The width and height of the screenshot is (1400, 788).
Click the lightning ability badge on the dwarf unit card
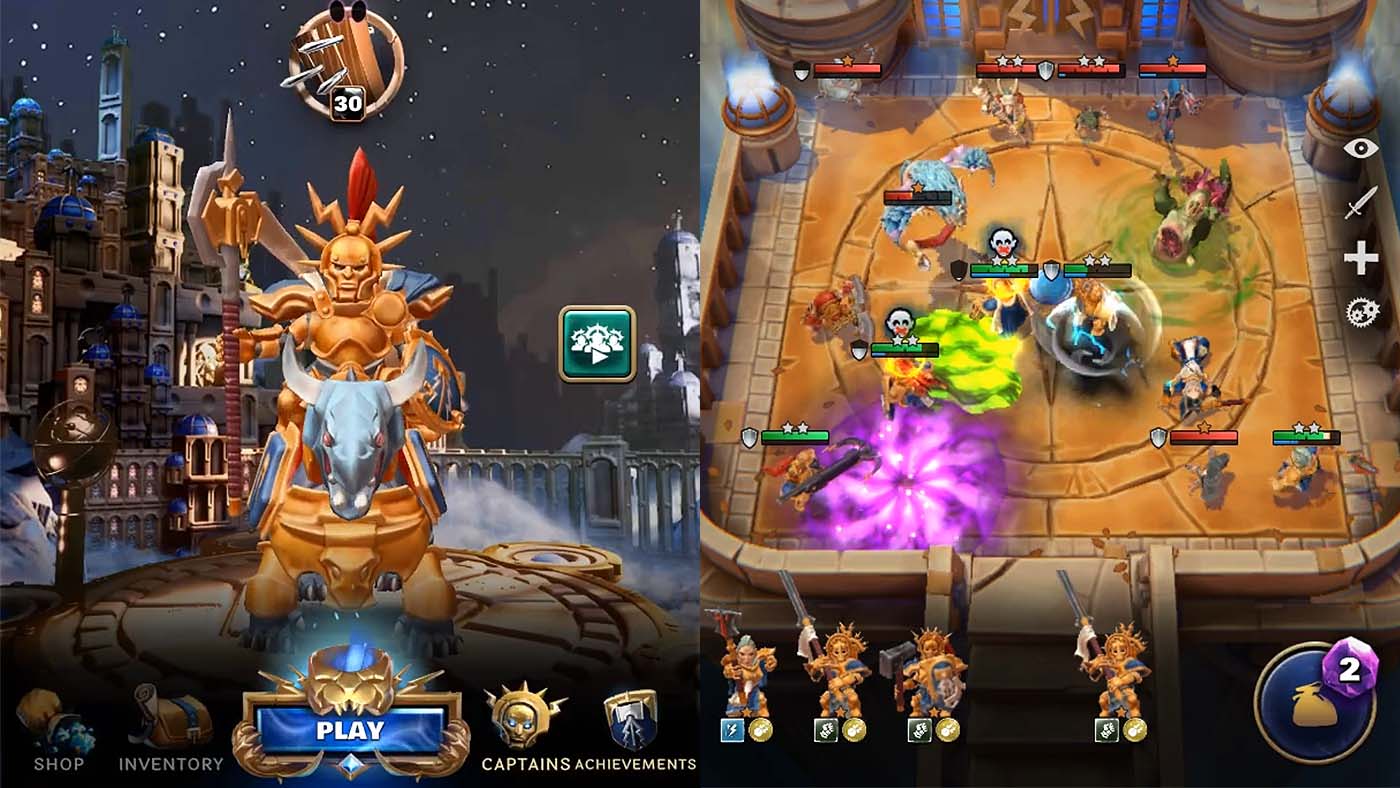pyautogui.click(x=731, y=730)
